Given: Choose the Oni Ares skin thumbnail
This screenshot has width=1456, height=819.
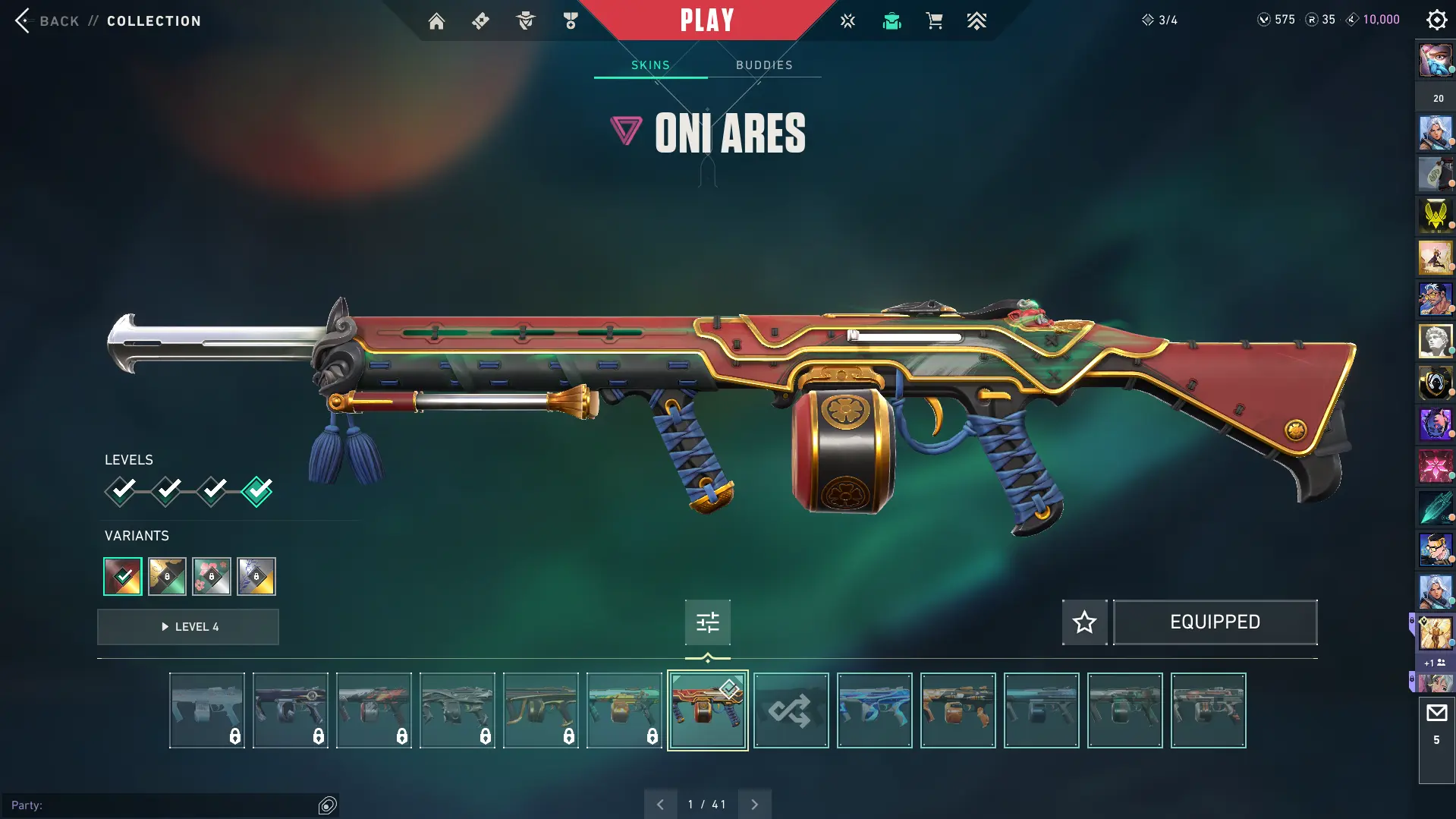Looking at the screenshot, I should 707,710.
